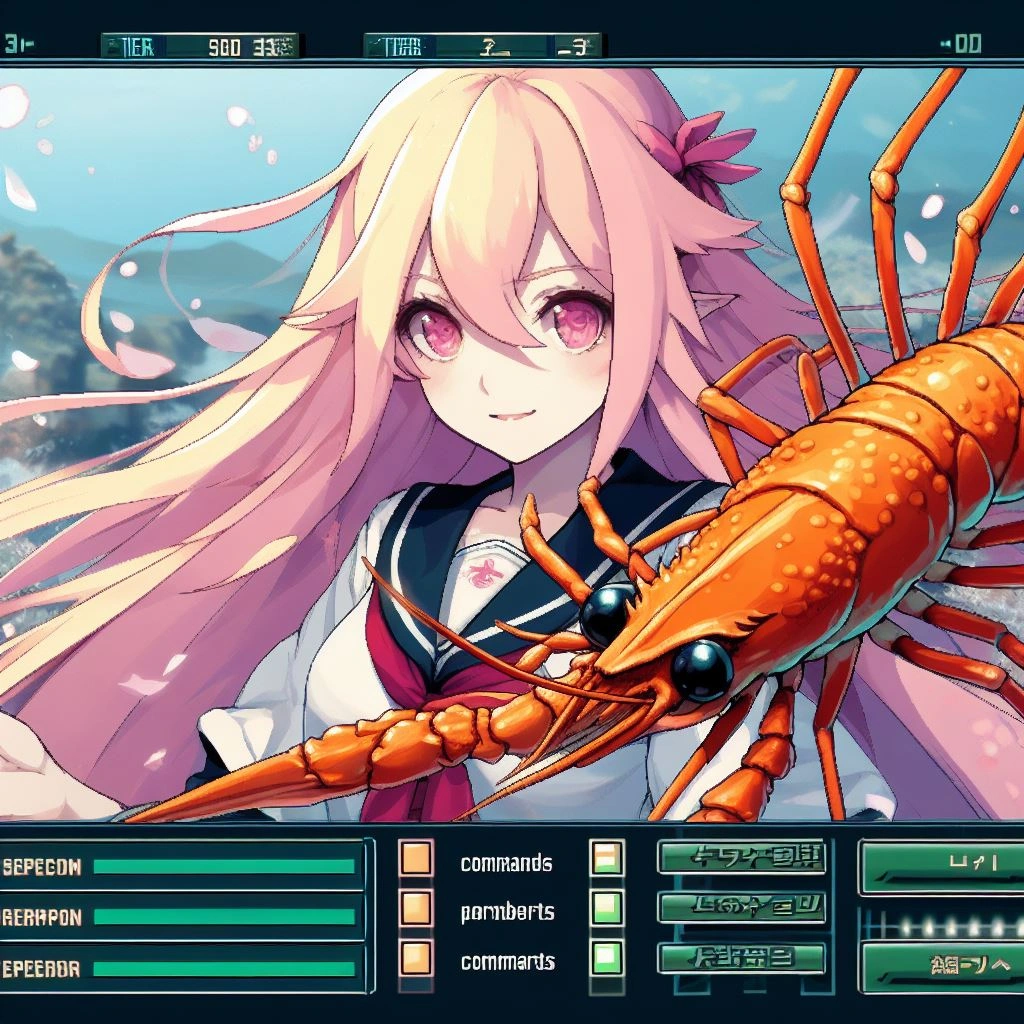The image size is (1024, 1024).
Task: Click the green square right of "commarts"
Action: click(x=607, y=957)
